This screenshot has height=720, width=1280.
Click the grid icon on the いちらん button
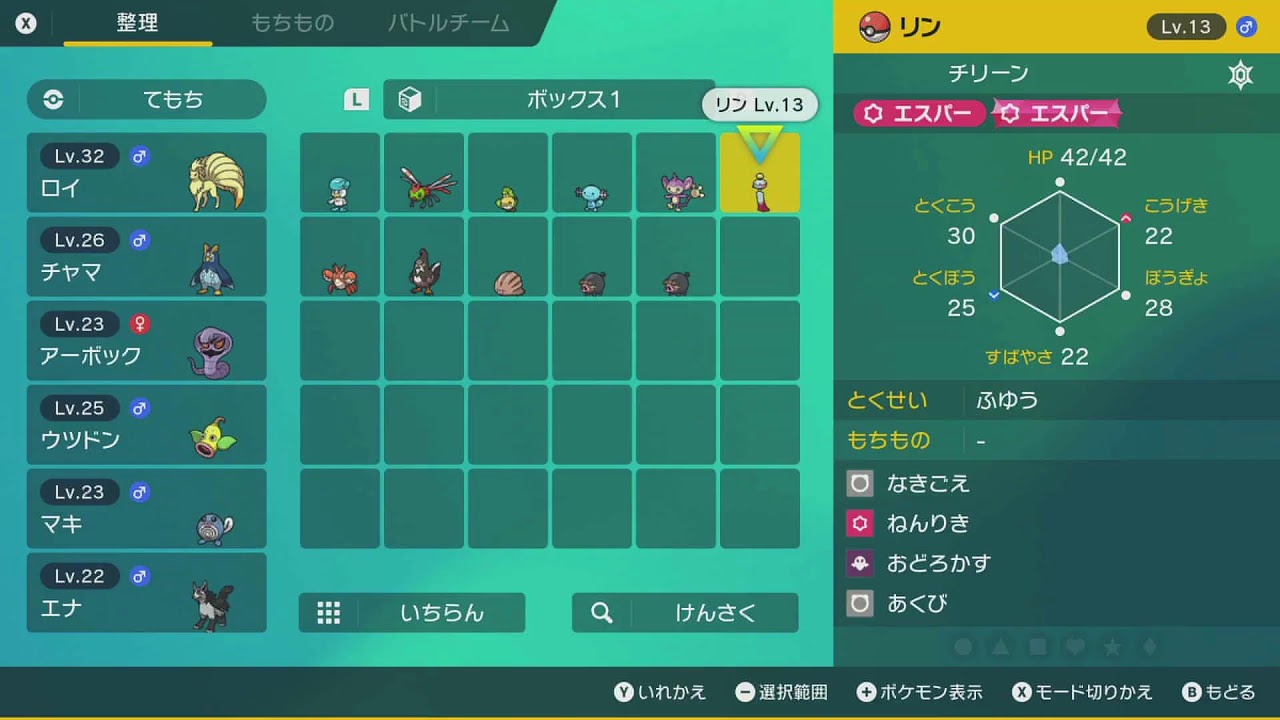(x=329, y=613)
